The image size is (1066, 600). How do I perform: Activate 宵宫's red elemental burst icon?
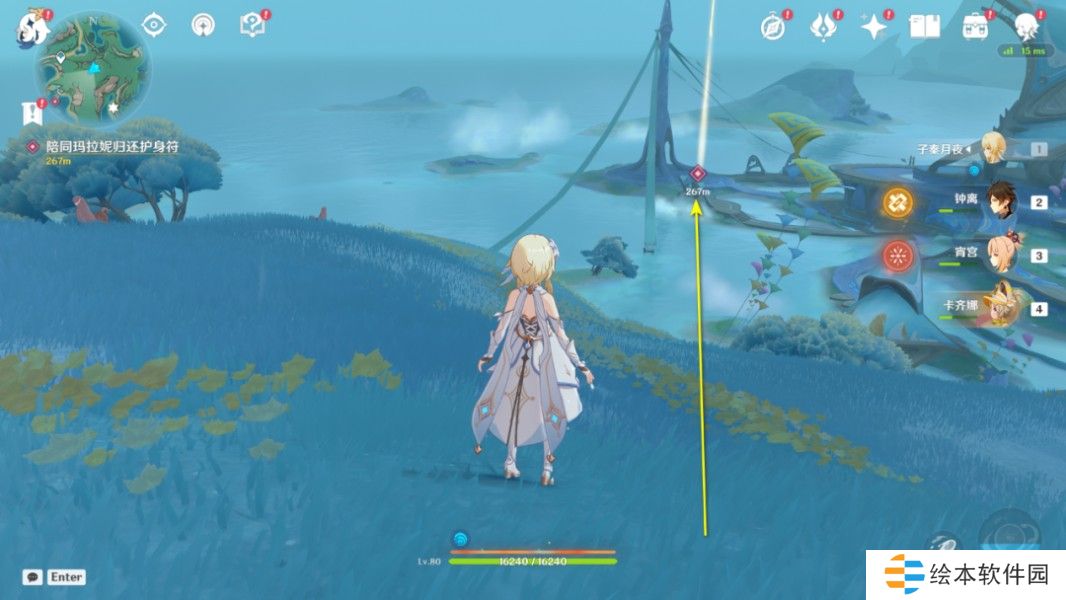(x=897, y=255)
